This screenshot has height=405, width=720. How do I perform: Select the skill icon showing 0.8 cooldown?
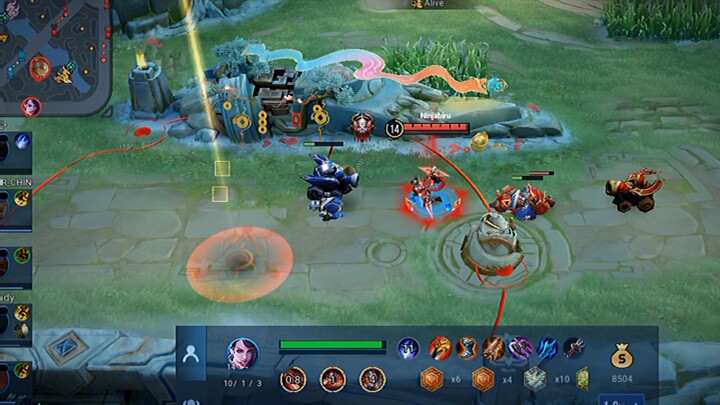click(x=293, y=379)
